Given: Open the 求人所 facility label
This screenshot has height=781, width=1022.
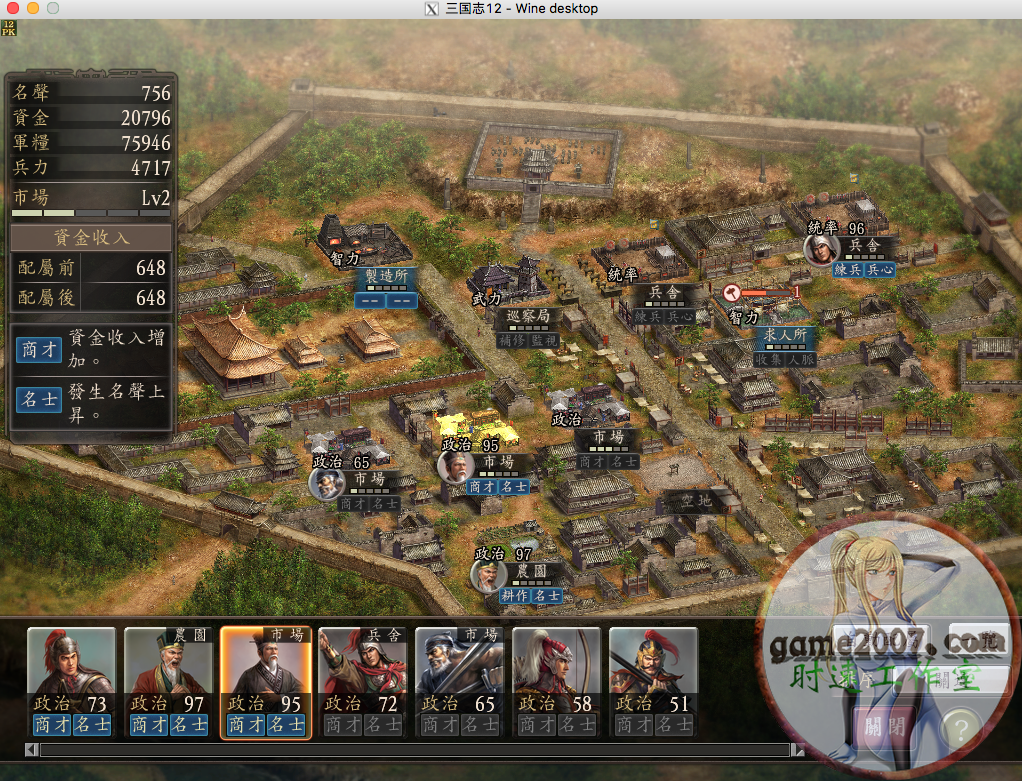Looking at the screenshot, I should coord(786,334).
